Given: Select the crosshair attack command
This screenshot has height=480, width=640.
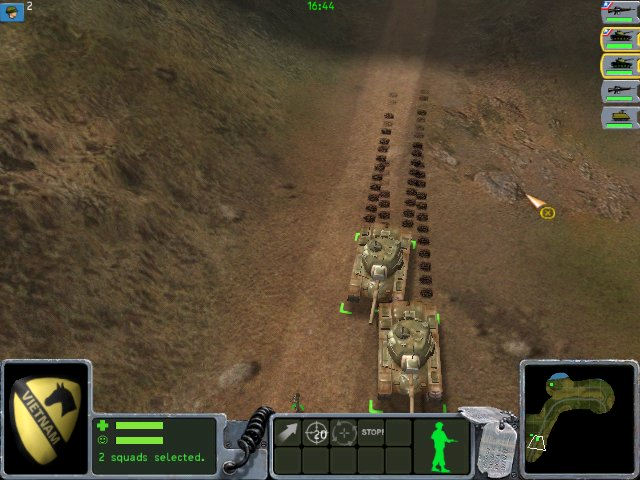Looking at the screenshot, I should pos(316,433).
